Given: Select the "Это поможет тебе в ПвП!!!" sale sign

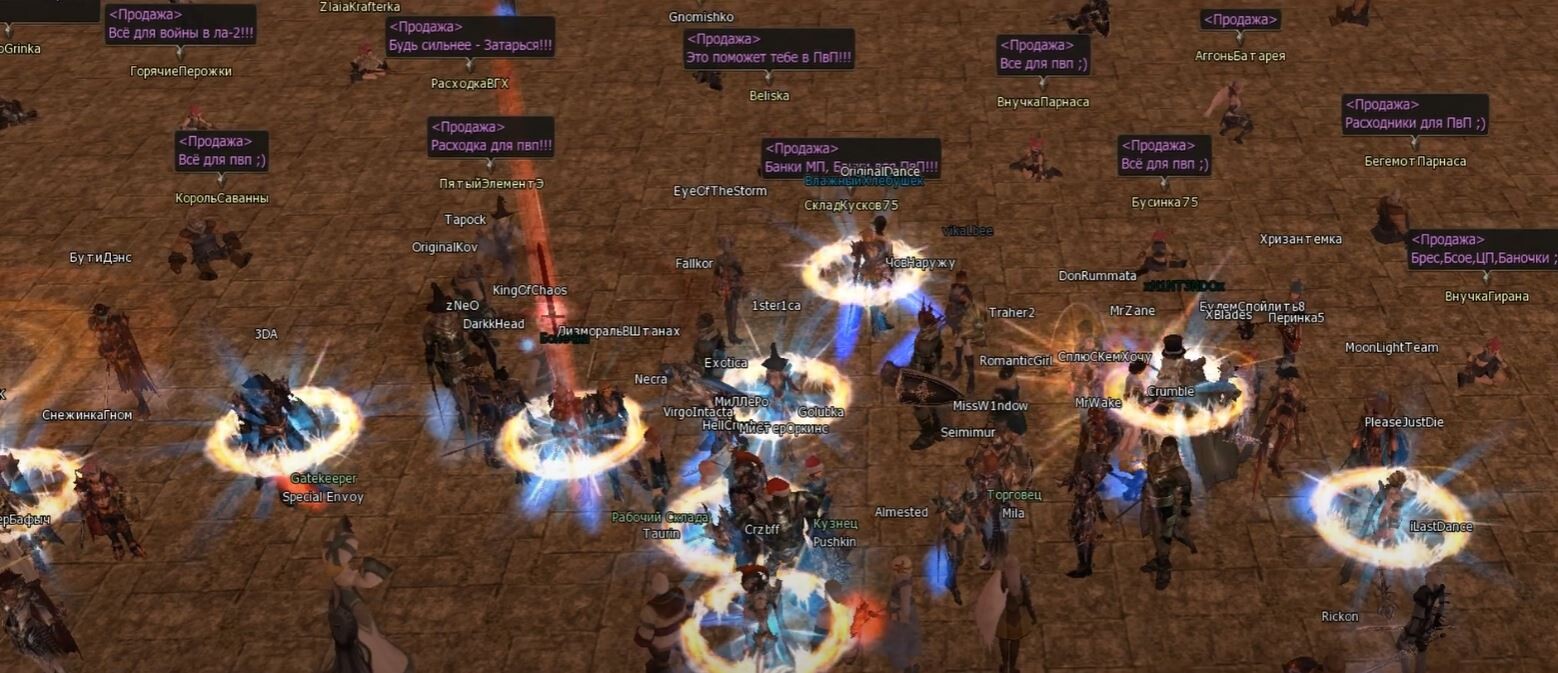Looking at the screenshot, I should pos(768,58).
